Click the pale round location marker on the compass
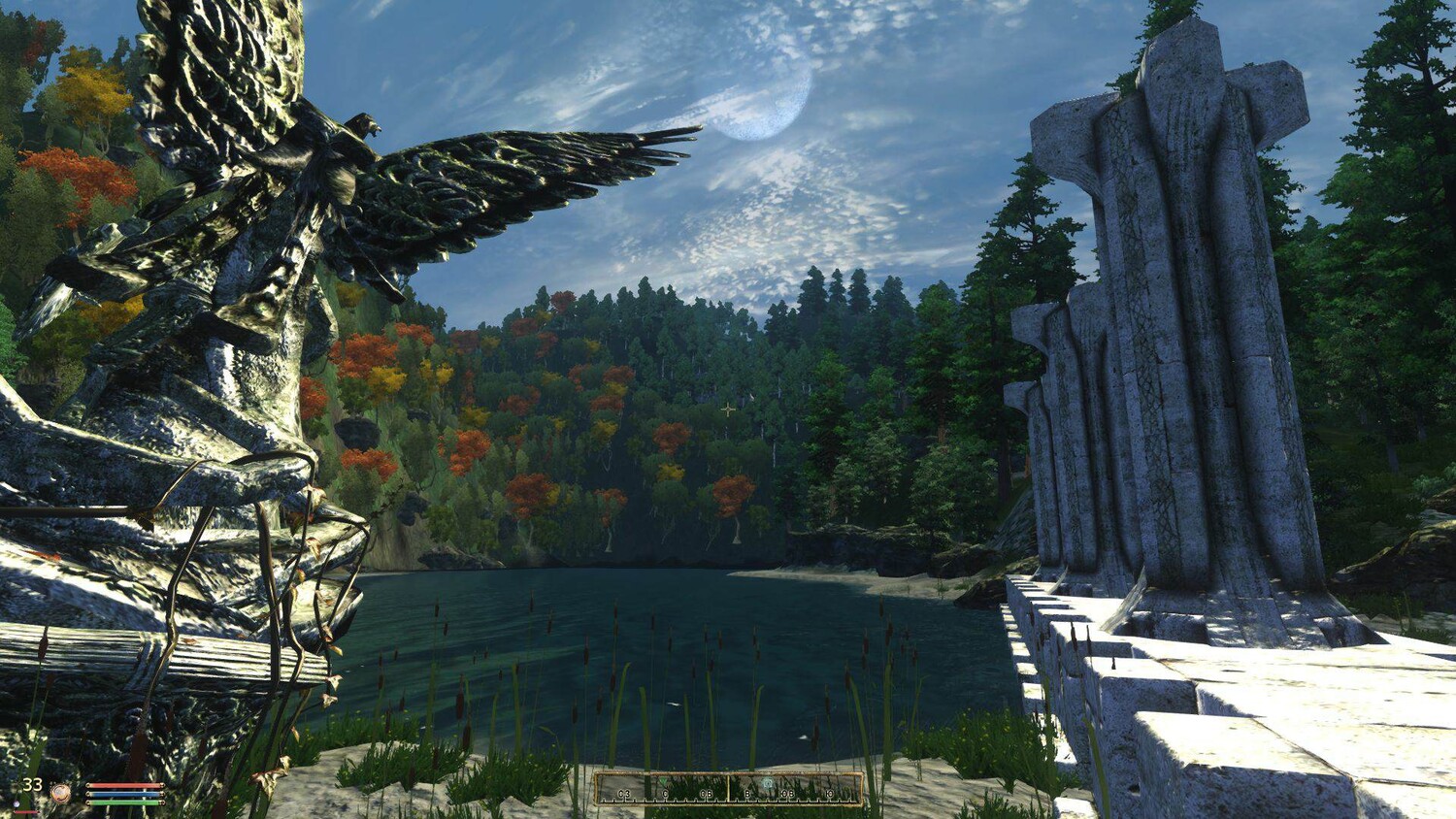 tap(767, 783)
